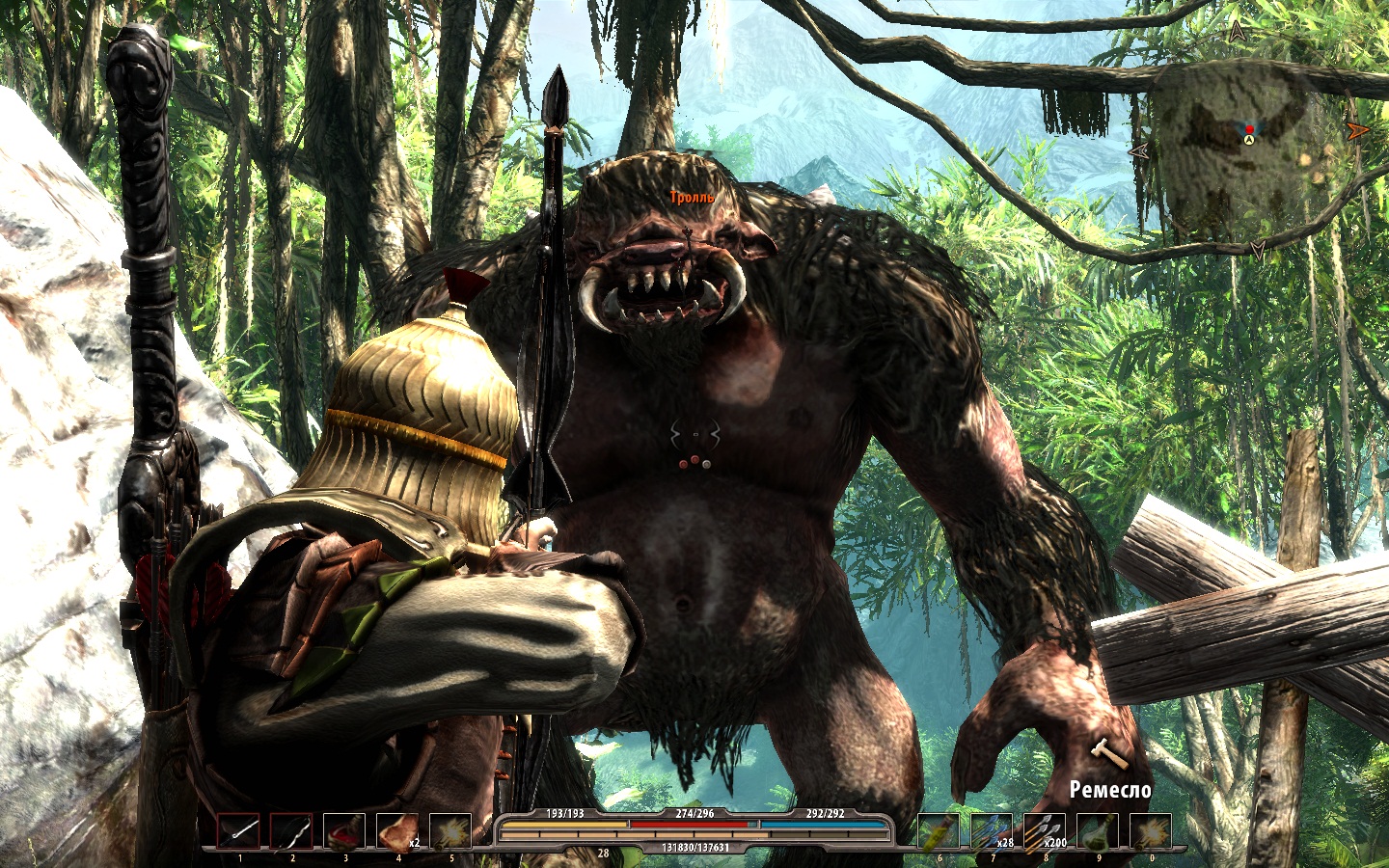Select the sword in hotbar slot 1

(238, 831)
